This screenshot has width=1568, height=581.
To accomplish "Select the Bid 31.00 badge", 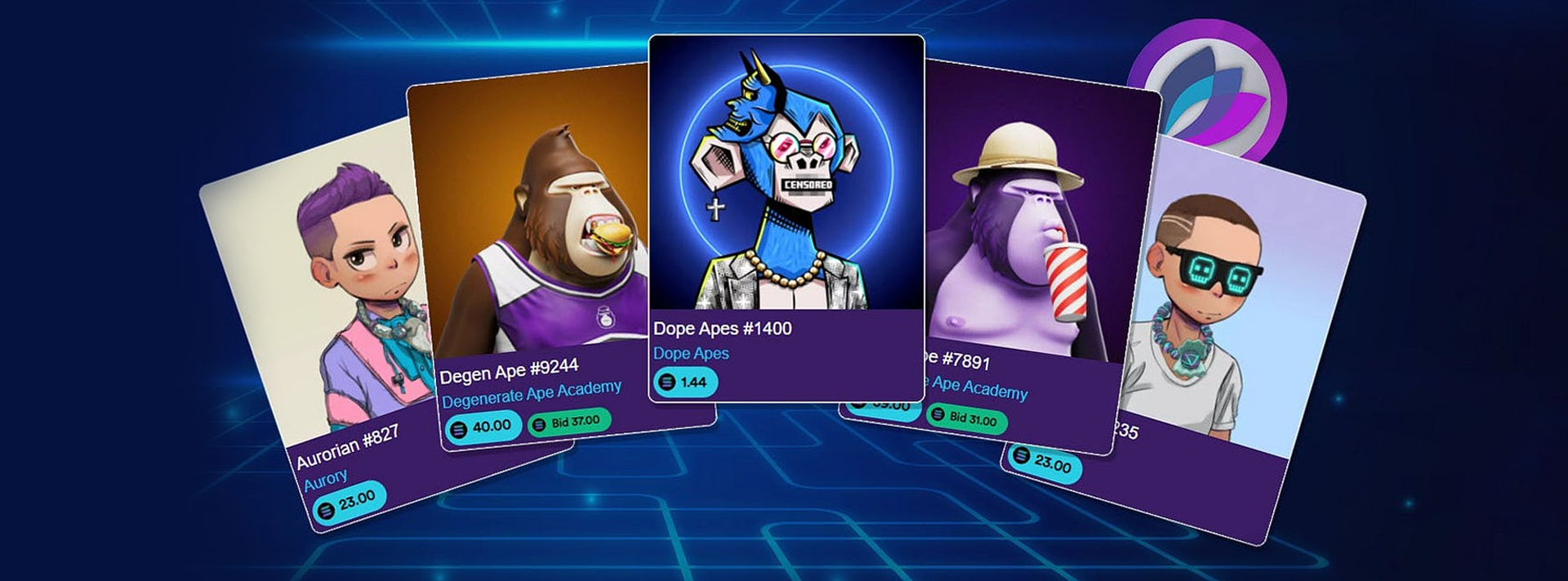I will [x=965, y=418].
